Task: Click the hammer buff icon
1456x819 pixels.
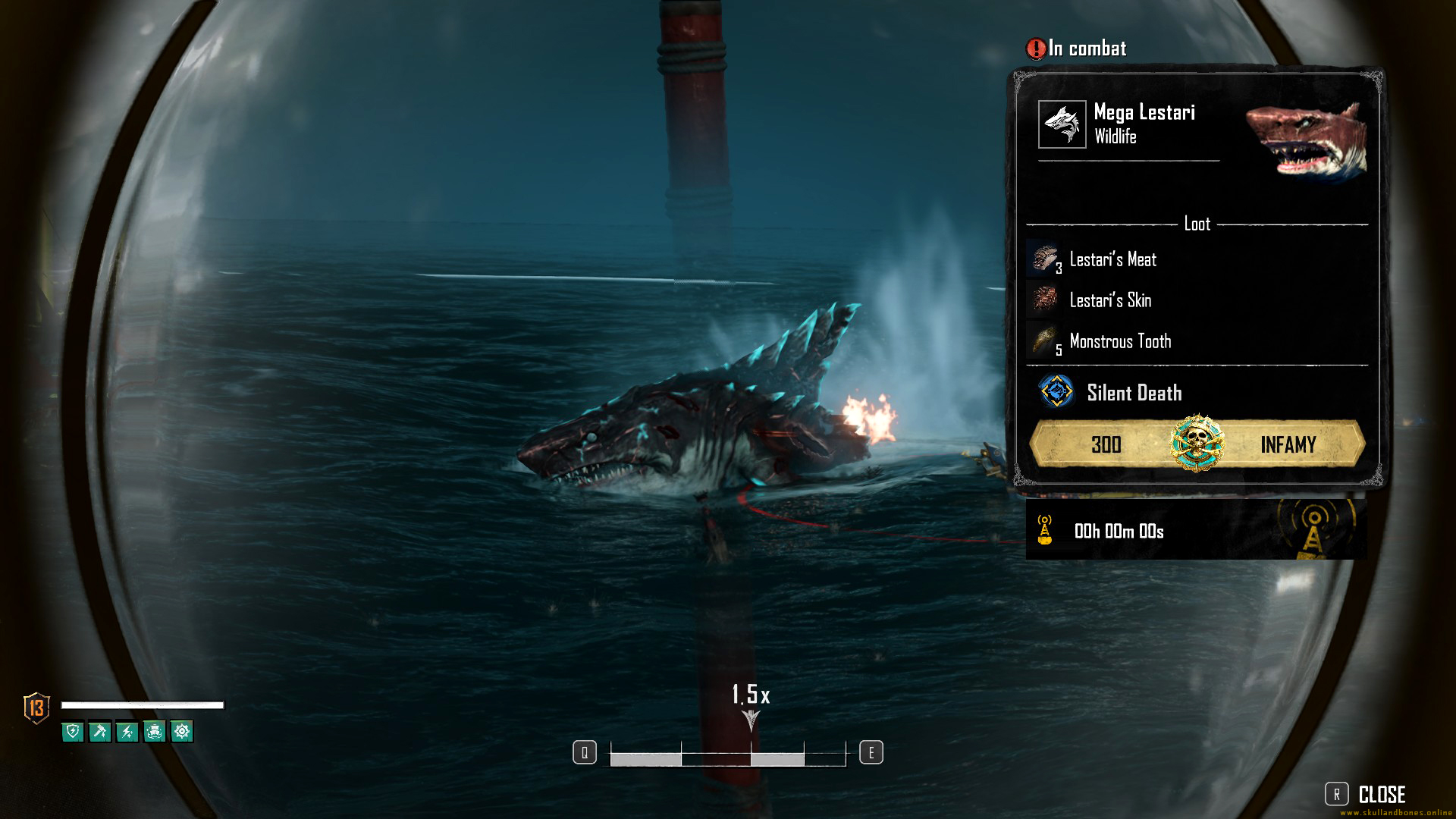Action: point(100,732)
